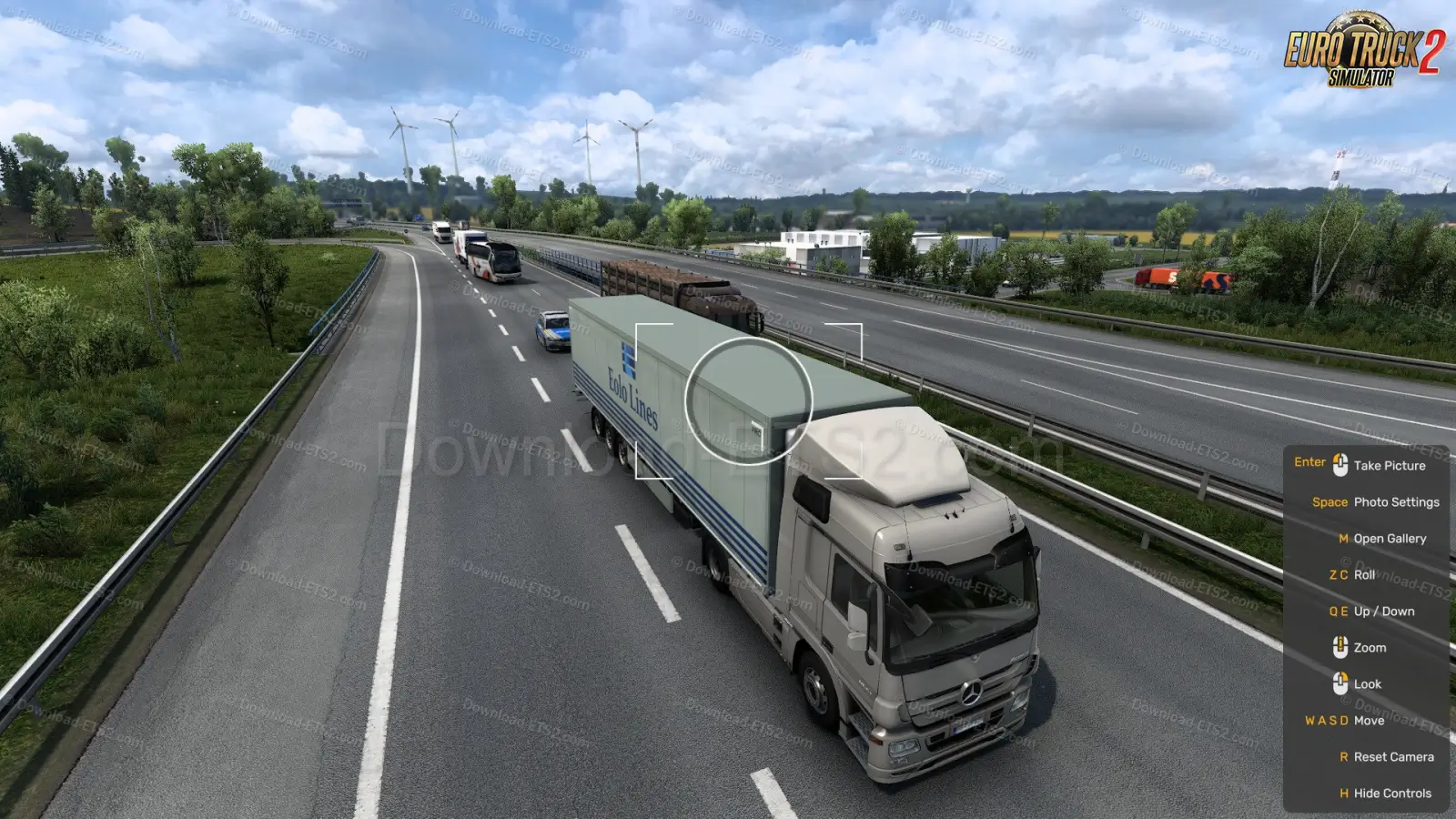Click the W A S D hint for Move
Image resolution: width=1456 pixels, height=819 pixels.
1327,720
